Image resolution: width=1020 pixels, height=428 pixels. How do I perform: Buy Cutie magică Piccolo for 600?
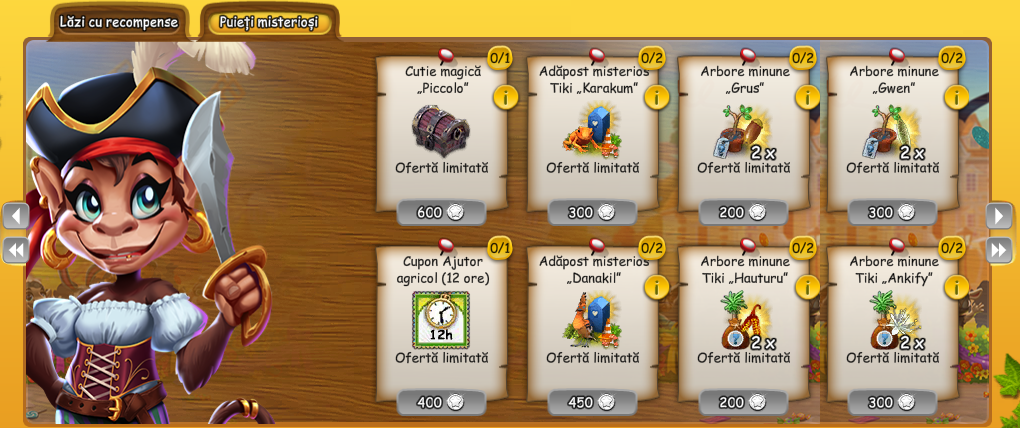click(x=441, y=212)
